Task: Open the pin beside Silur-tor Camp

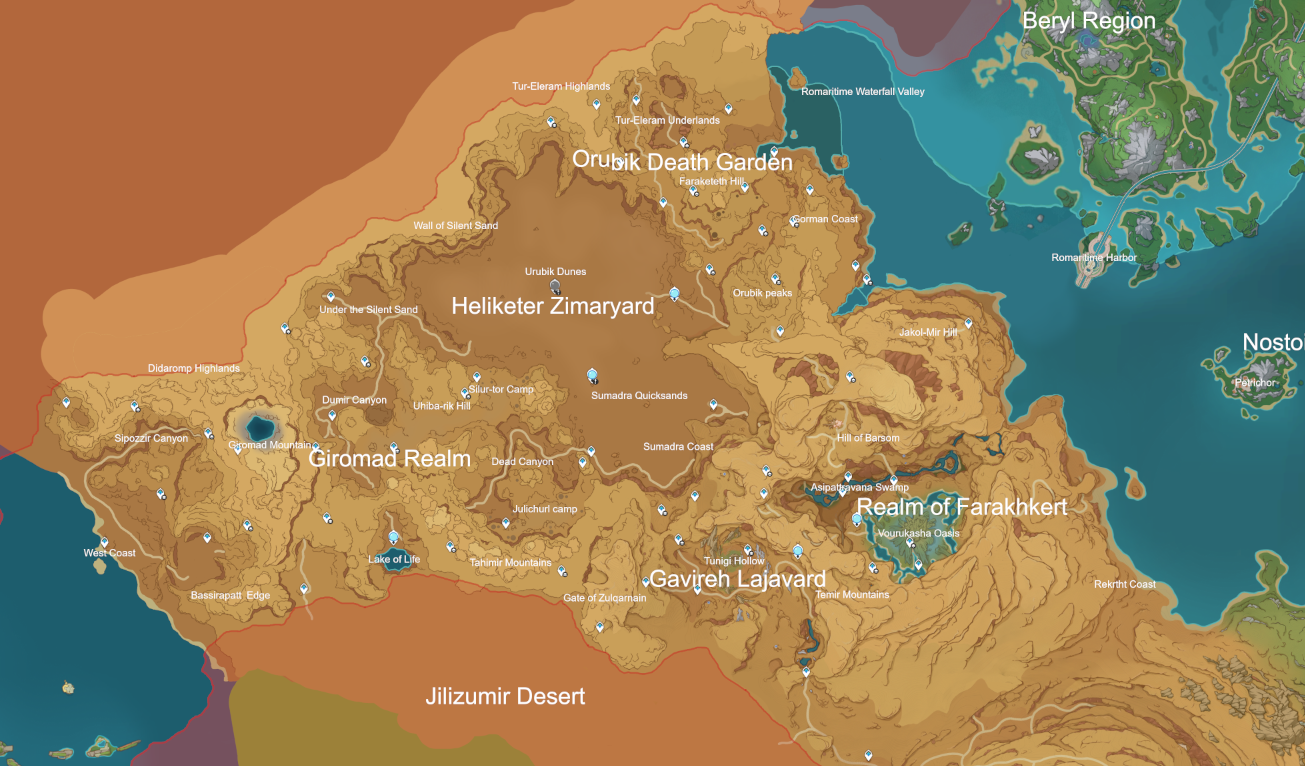Action: tap(464, 391)
